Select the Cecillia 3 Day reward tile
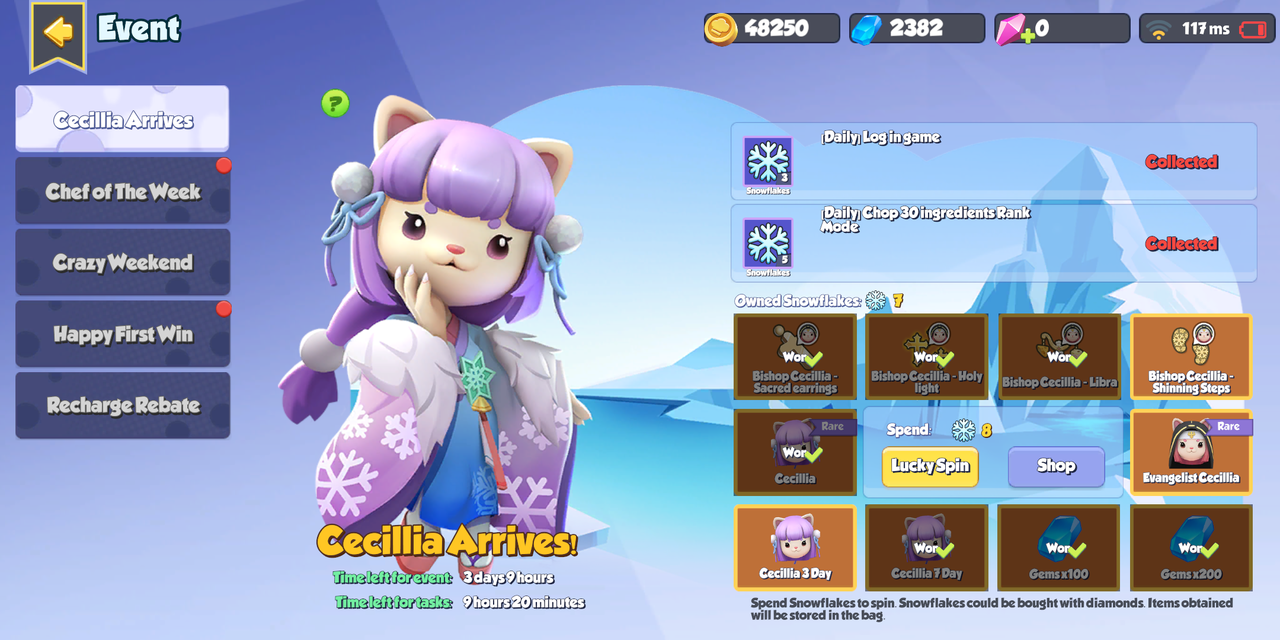Image resolution: width=1280 pixels, height=640 pixels. point(795,547)
